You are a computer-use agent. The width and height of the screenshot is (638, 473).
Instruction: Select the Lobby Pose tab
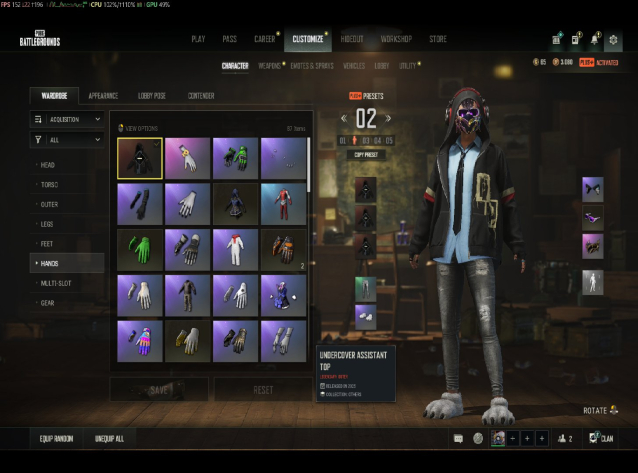tap(151, 96)
